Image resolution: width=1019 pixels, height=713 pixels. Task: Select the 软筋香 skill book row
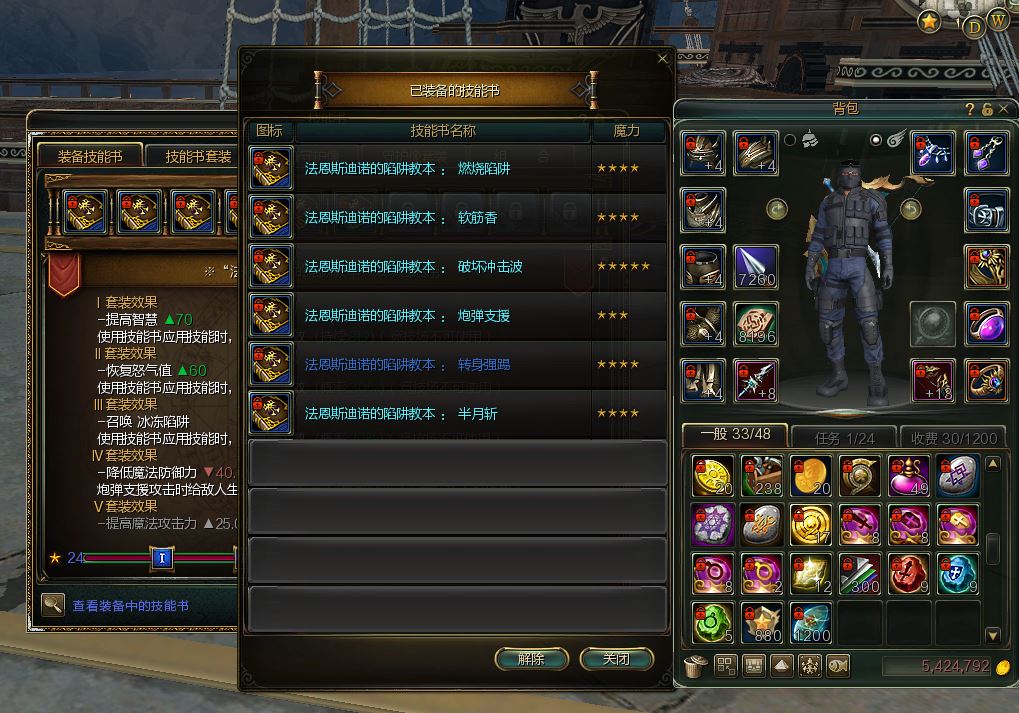point(456,218)
